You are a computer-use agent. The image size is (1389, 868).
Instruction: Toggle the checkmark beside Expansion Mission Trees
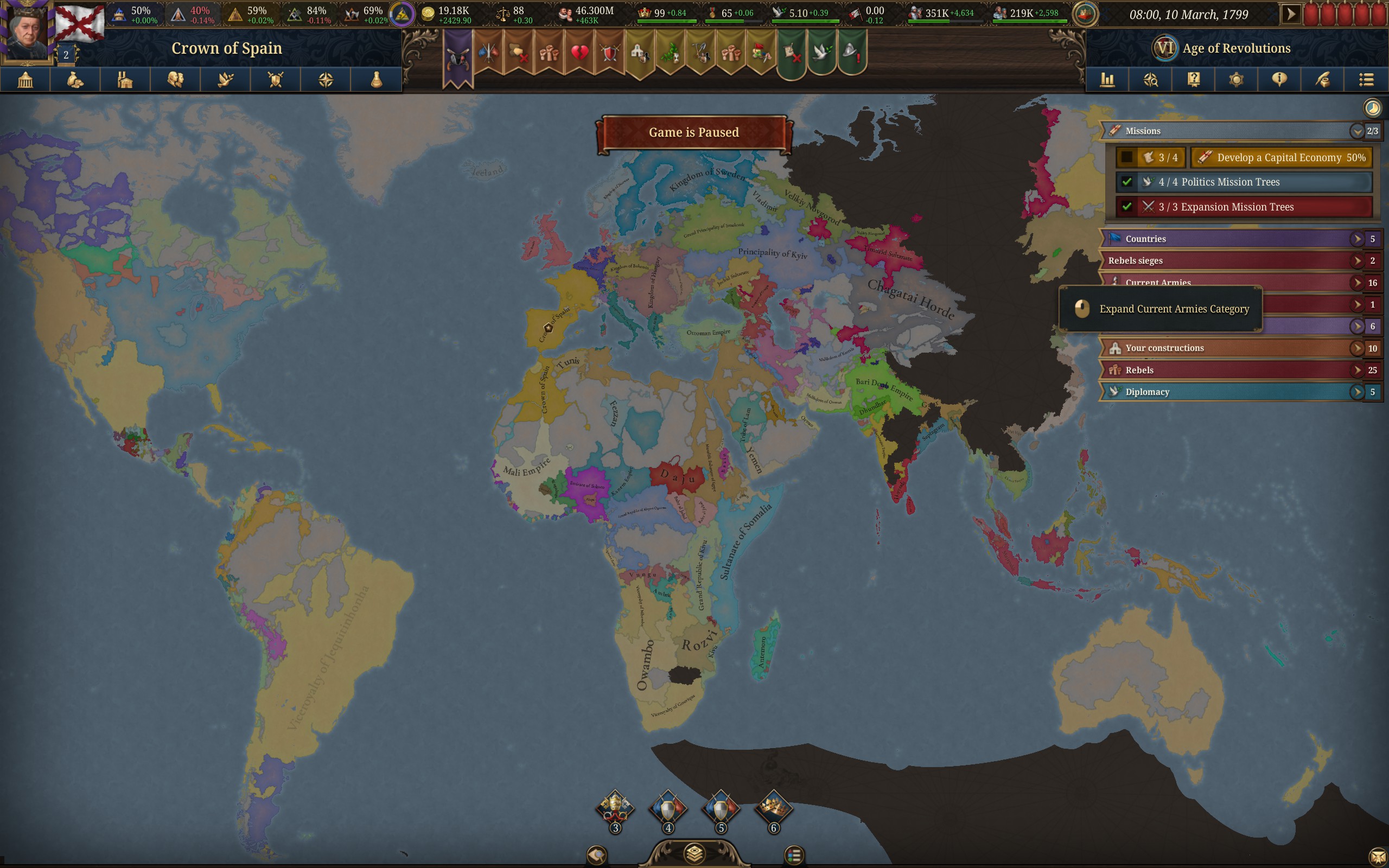point(1127,207)
